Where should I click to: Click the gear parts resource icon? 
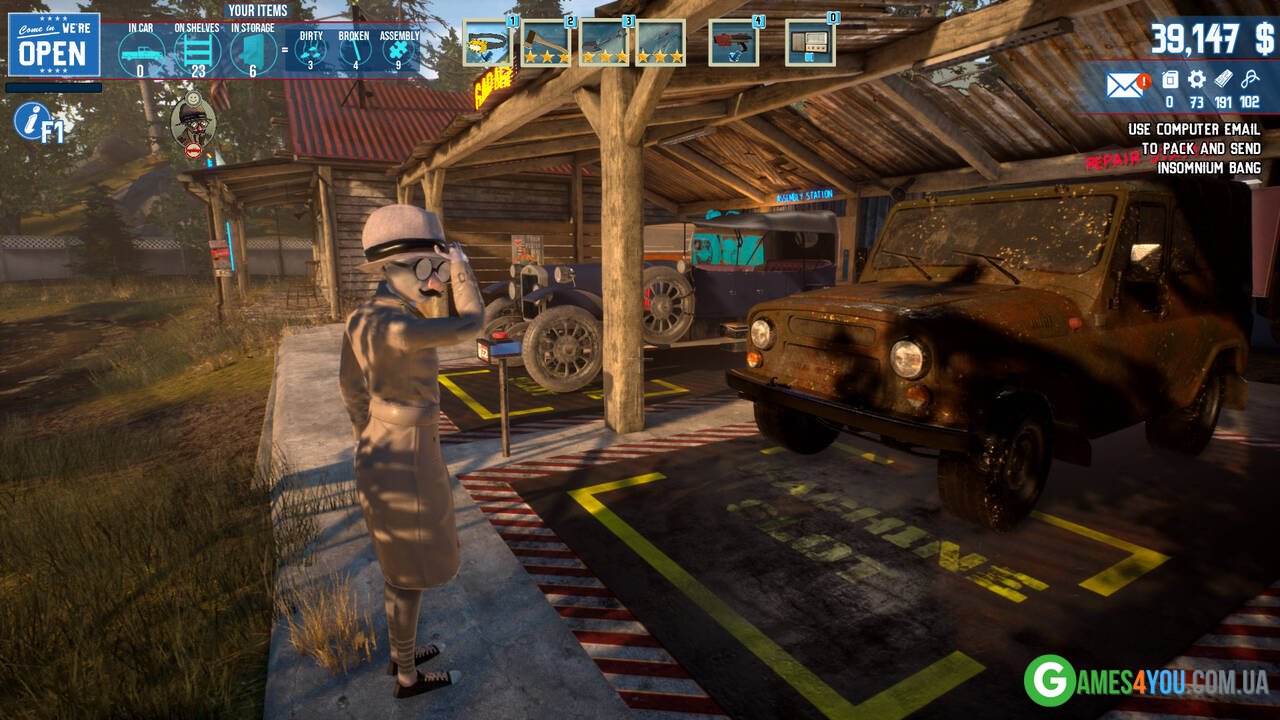click(x=1196, y=79)
